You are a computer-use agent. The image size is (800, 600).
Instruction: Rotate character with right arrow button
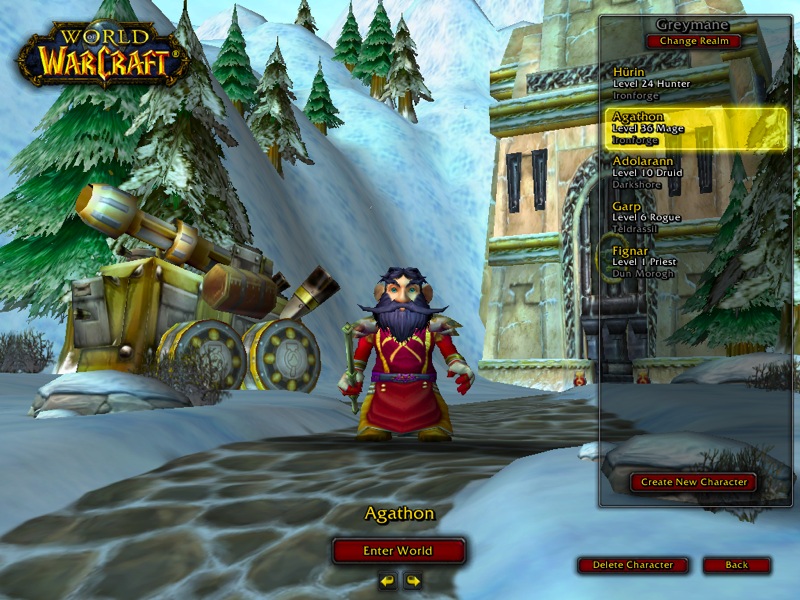point(412,581)
